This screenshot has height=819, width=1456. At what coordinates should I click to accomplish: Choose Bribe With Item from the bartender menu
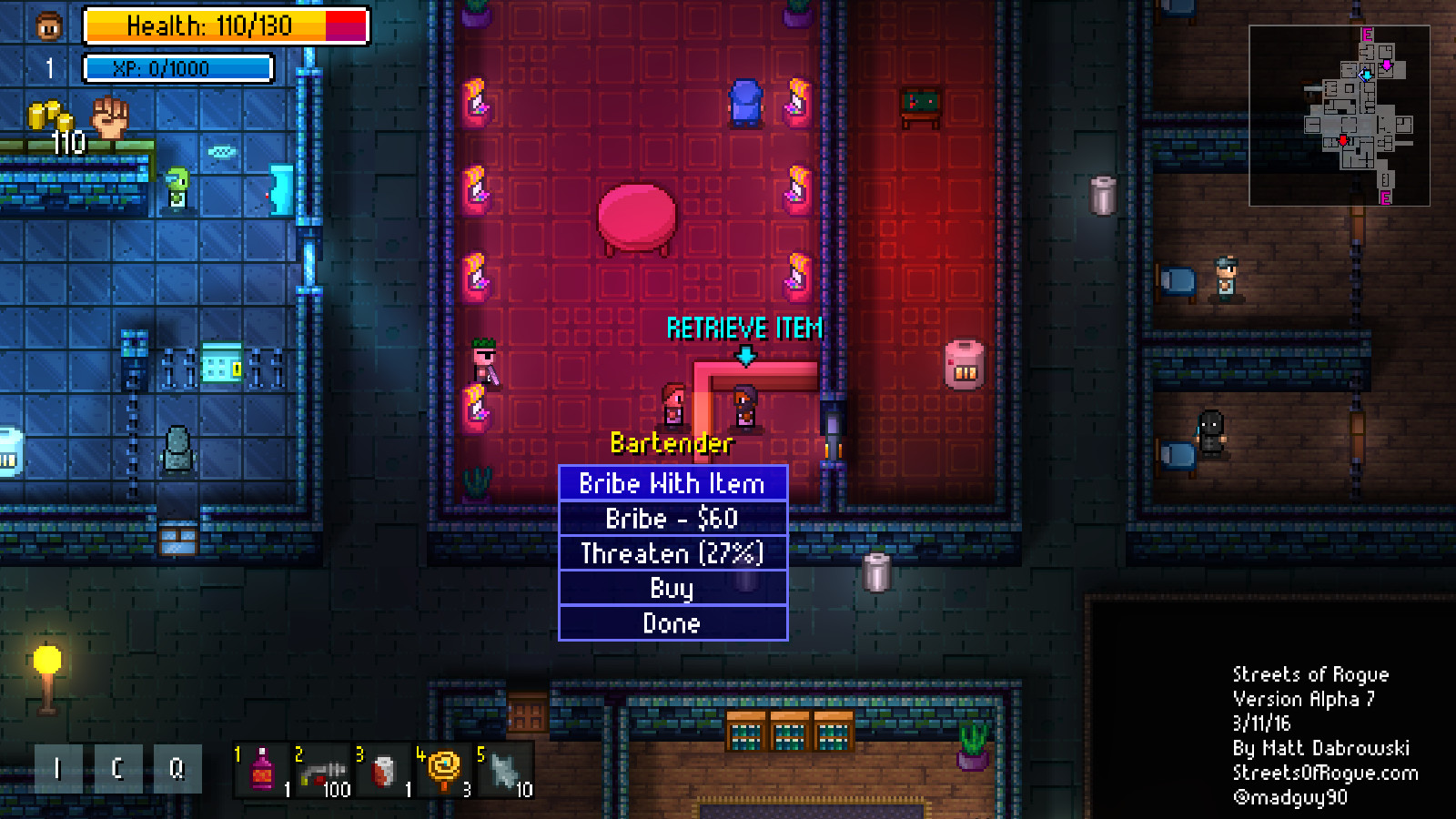[672, 483]
